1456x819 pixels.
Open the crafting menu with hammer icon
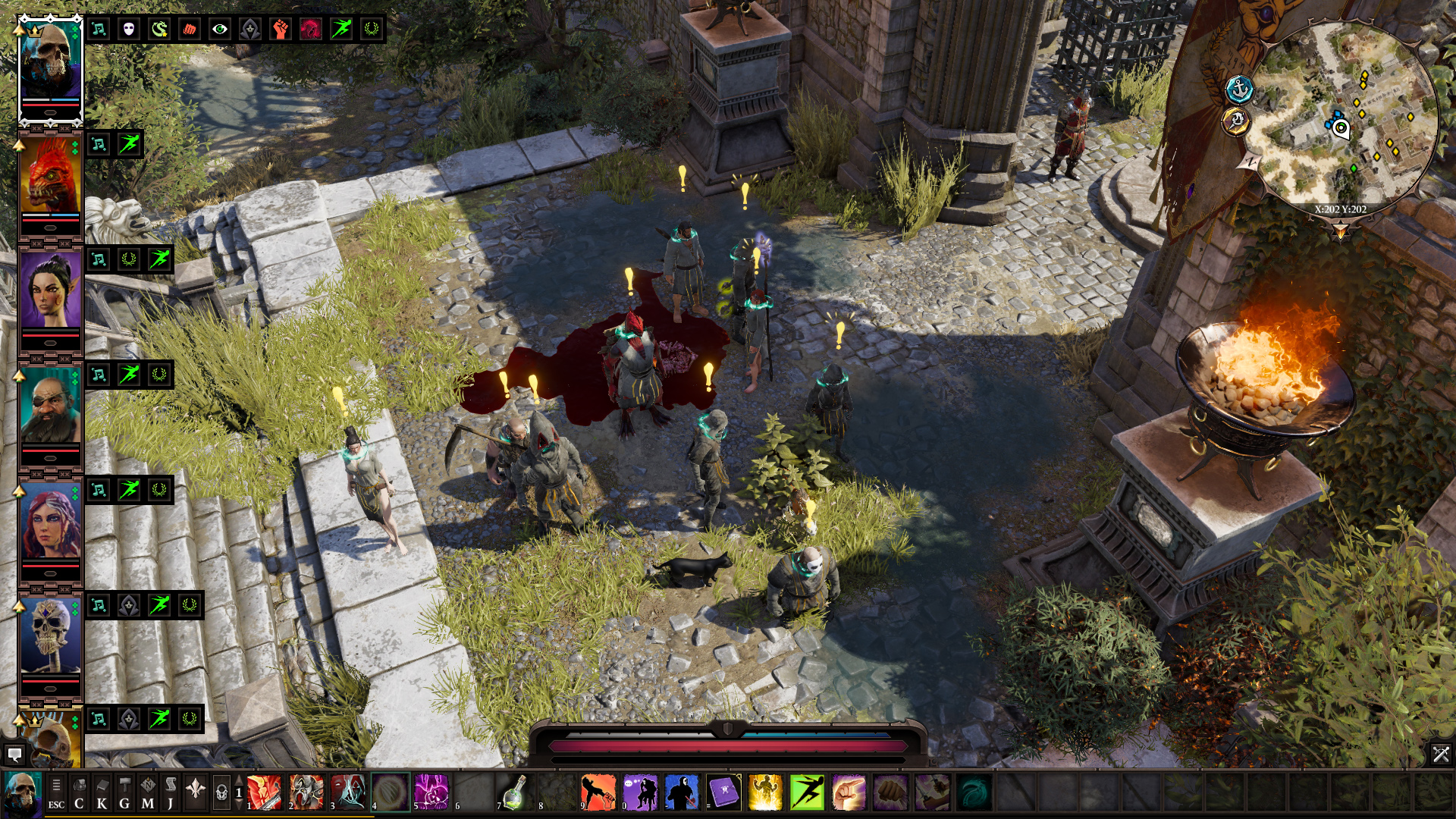[x=125, y=793]
